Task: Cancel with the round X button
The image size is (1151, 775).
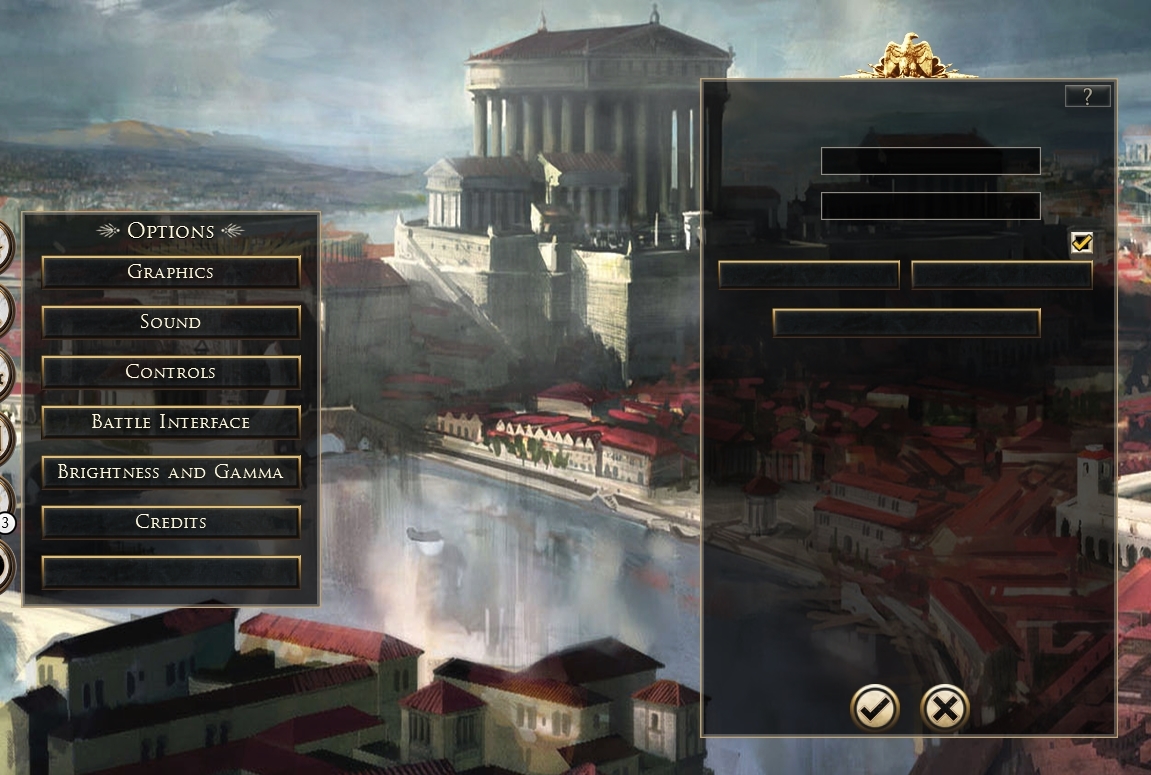Action: (x=945, y=709)
